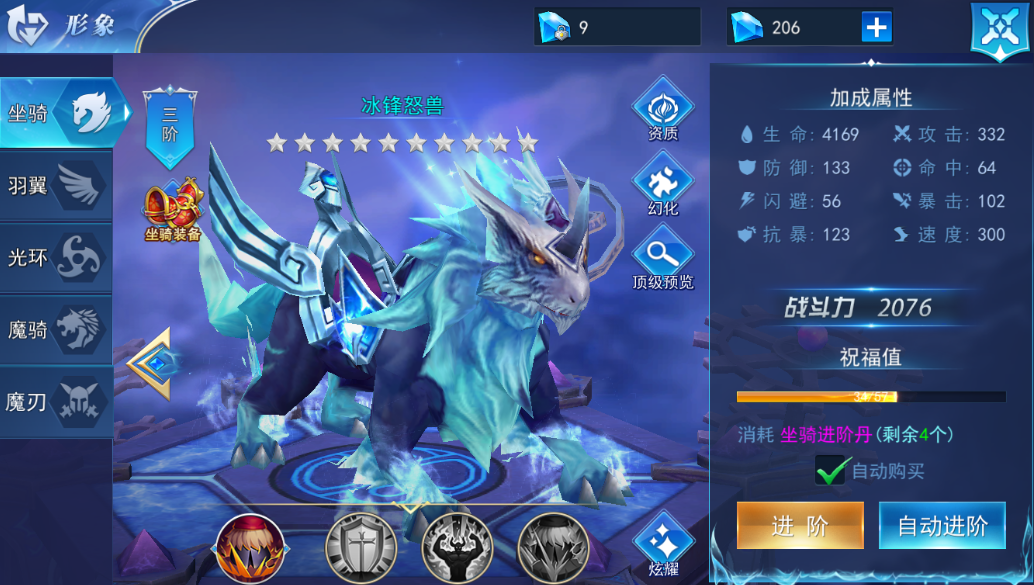This screenshot has height=585, width=1034.
Task: Toggle the 自动购买 auto-buy checkbox
Action: tap(832, 470)
